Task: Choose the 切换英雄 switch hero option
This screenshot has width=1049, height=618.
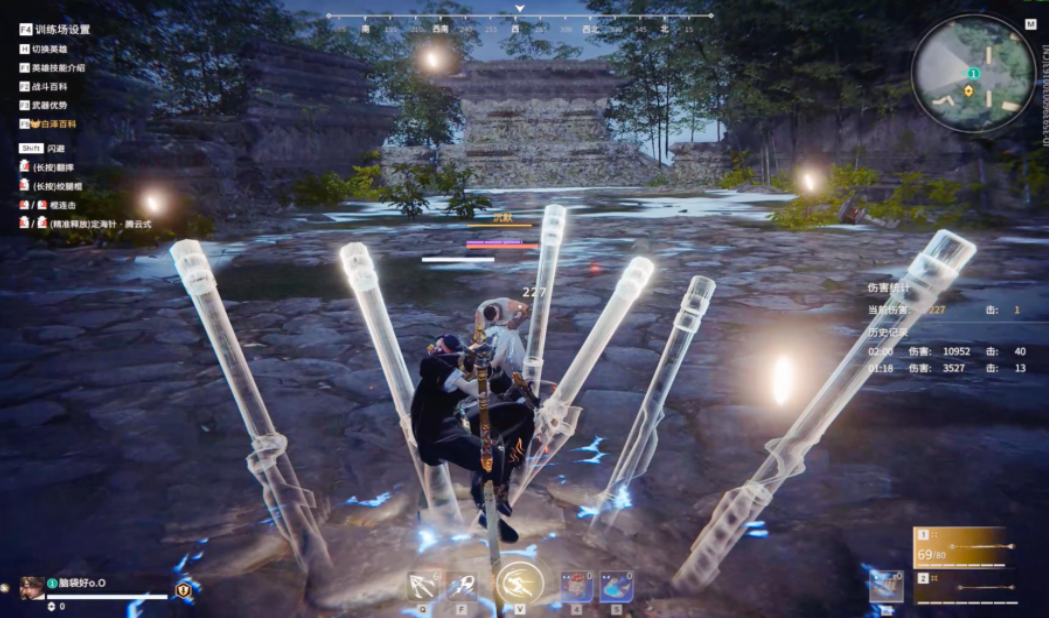Action: [x=52, y=49]
